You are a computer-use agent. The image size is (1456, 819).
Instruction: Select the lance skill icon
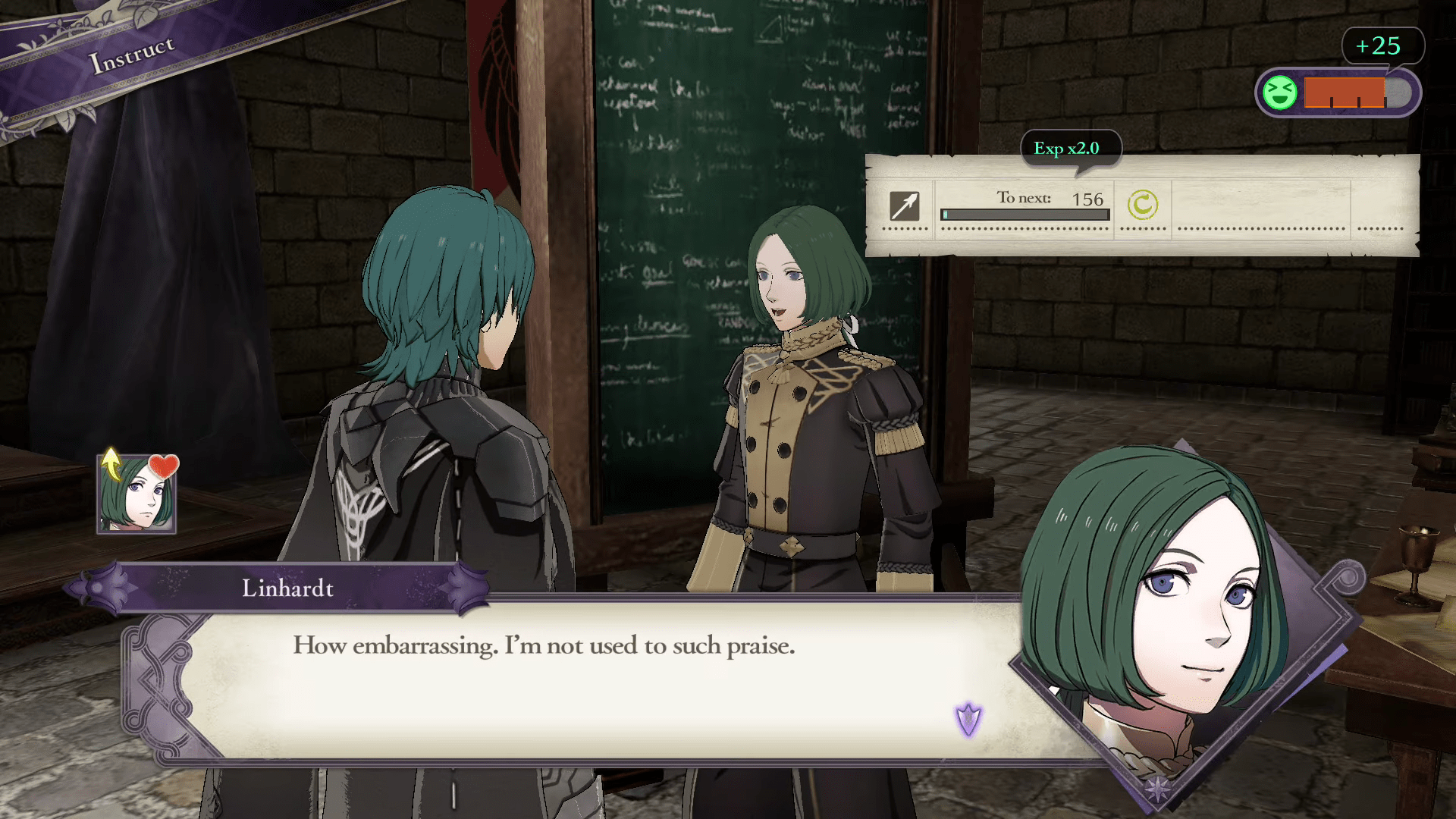click(x=904, y=206)
